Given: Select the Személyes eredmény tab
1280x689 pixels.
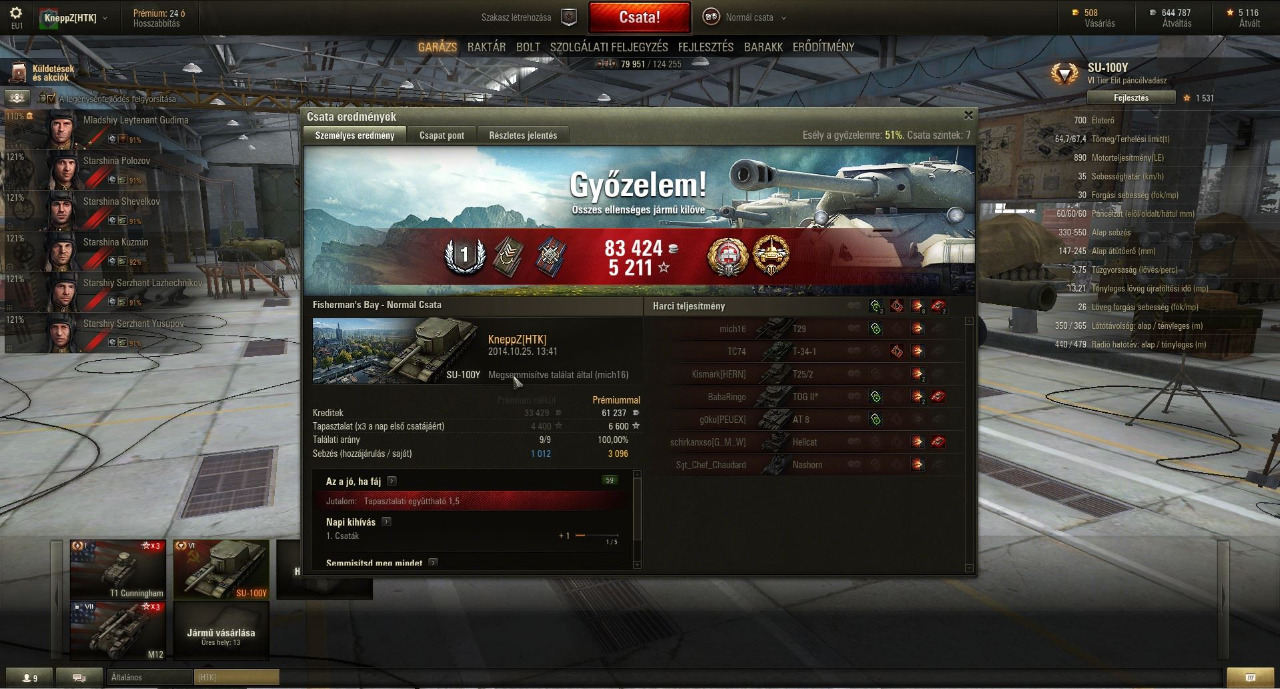Looking at the screenshot, I should point(354,135).
